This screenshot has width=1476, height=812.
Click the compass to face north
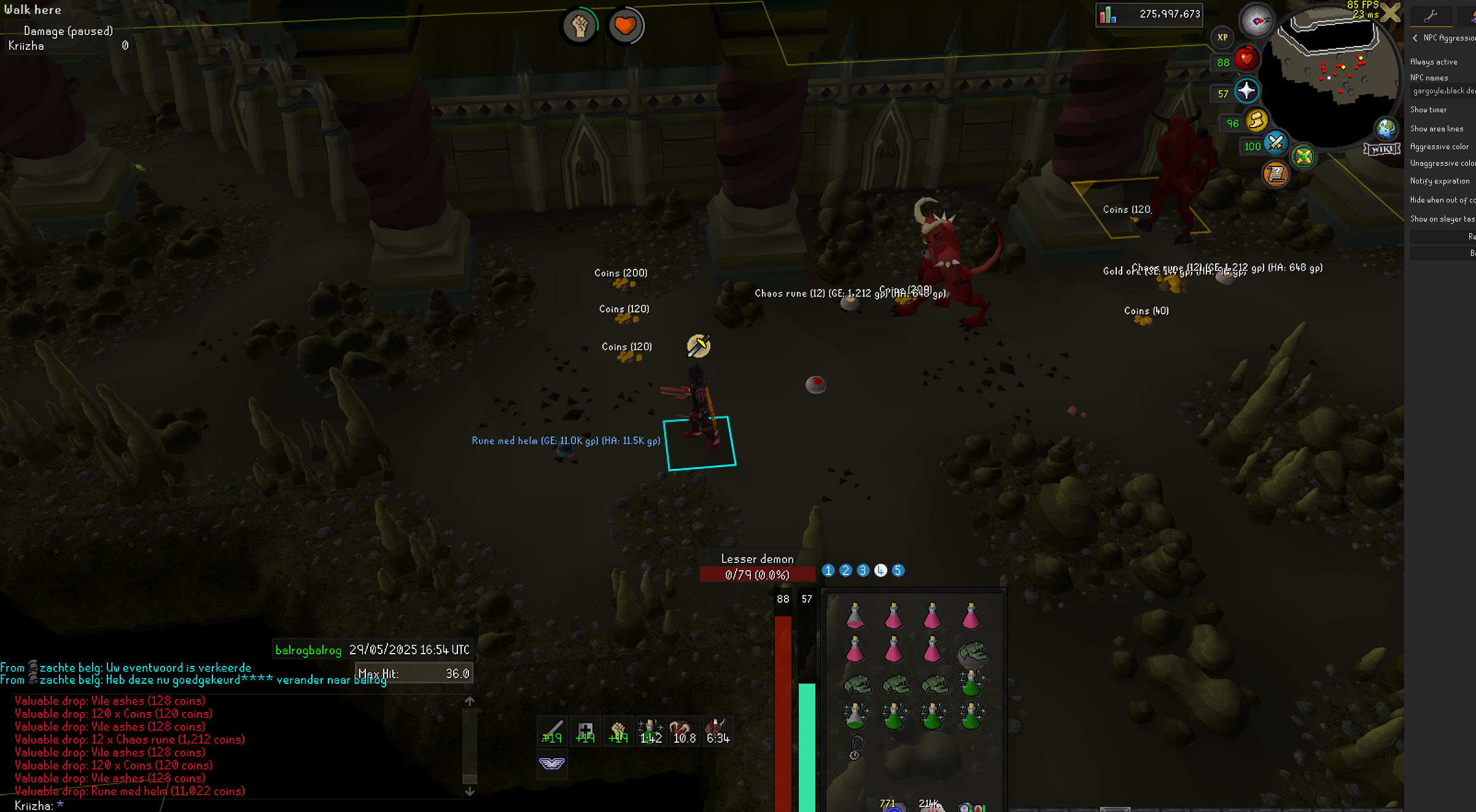[x=1256, y=21]
